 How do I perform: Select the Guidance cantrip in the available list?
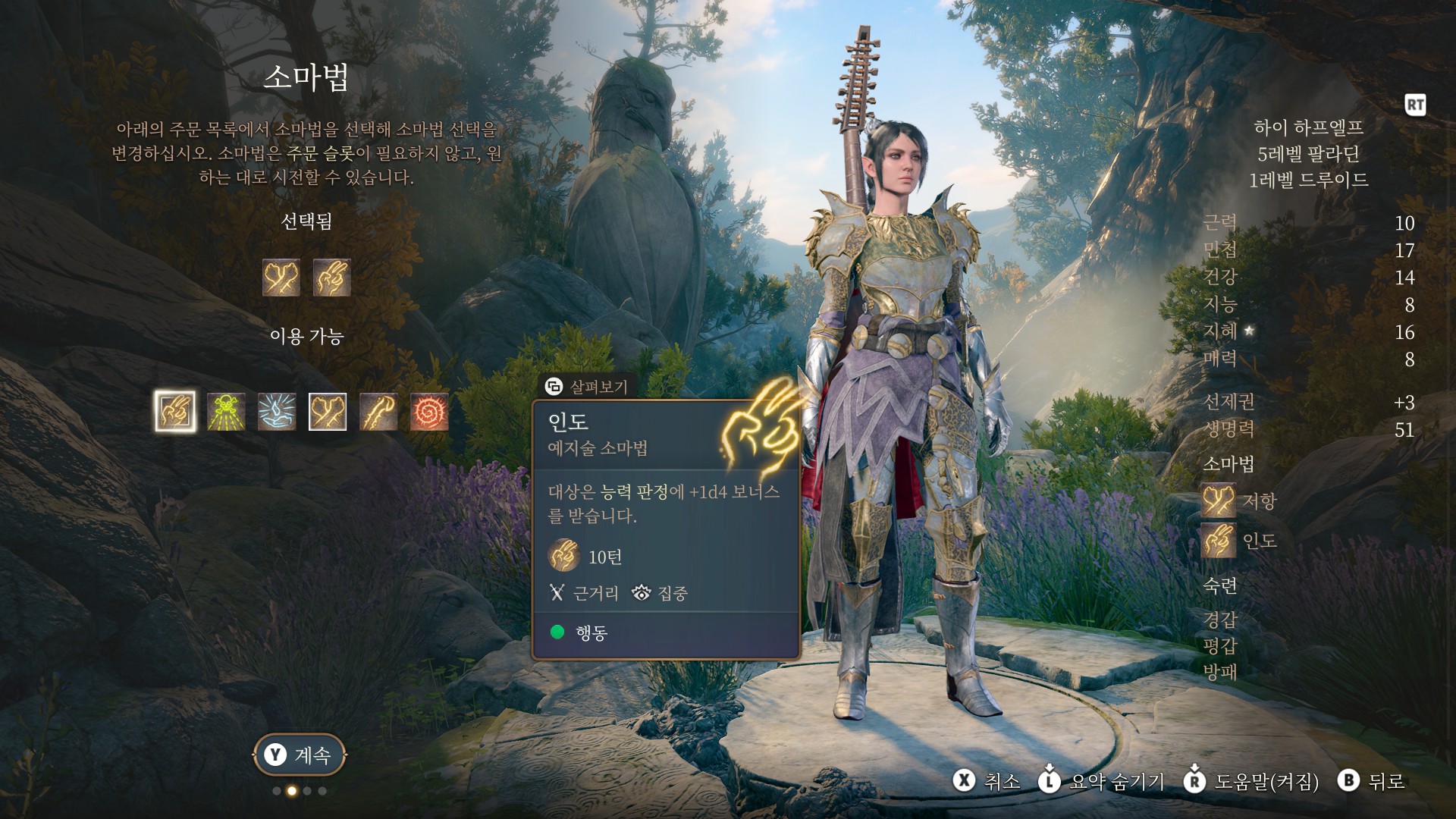click(175, 412)
